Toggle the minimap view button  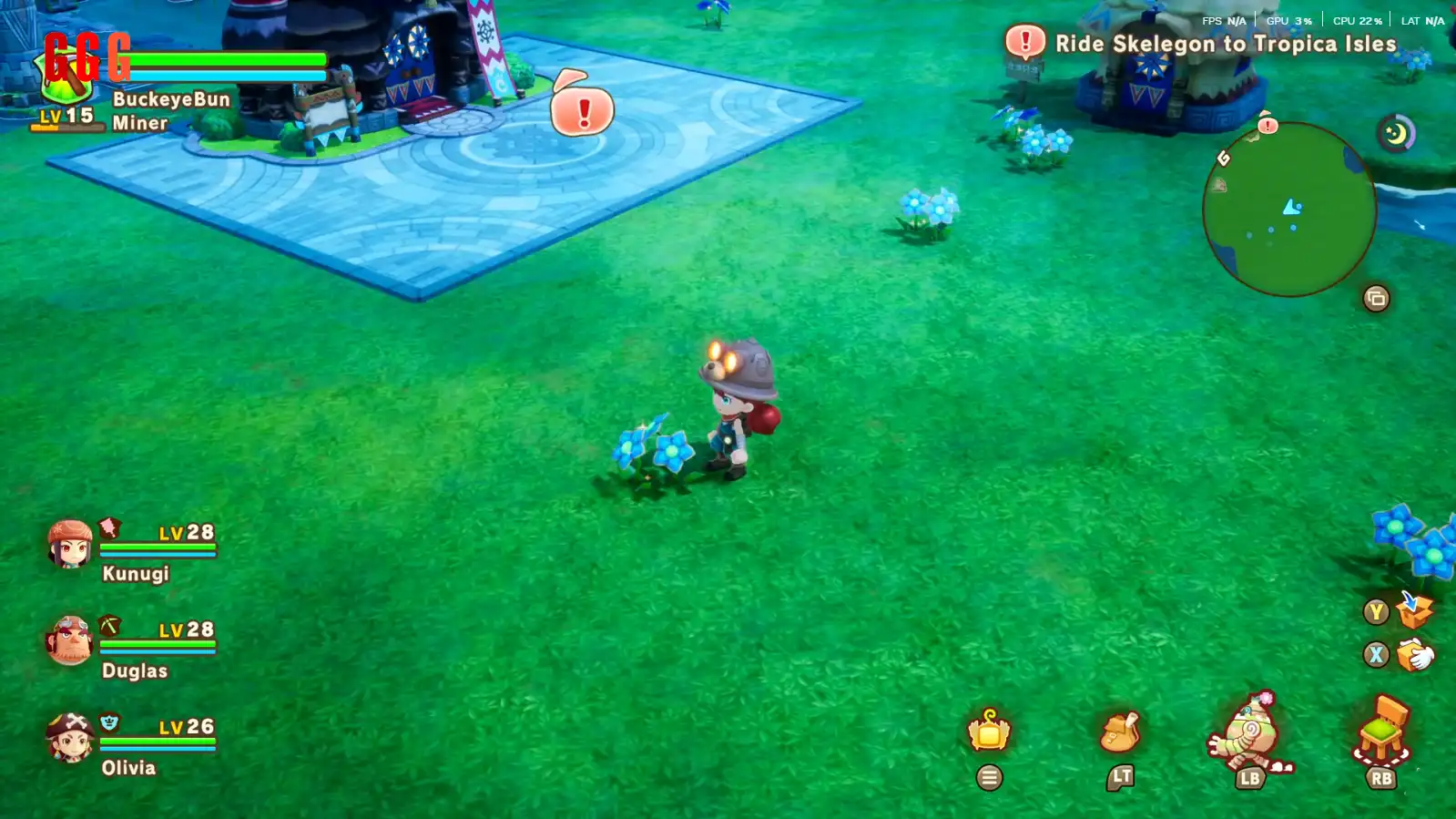tap(1376, 298)
